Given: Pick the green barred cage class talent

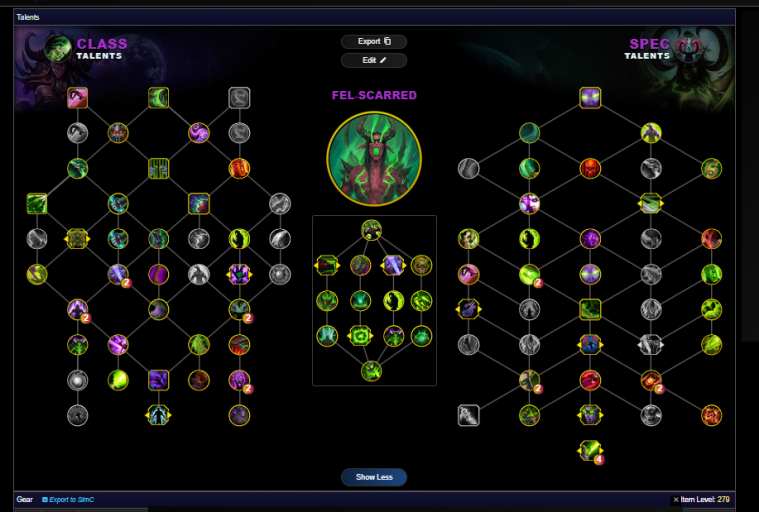Looking at the screenshot, I should point(159,167).
